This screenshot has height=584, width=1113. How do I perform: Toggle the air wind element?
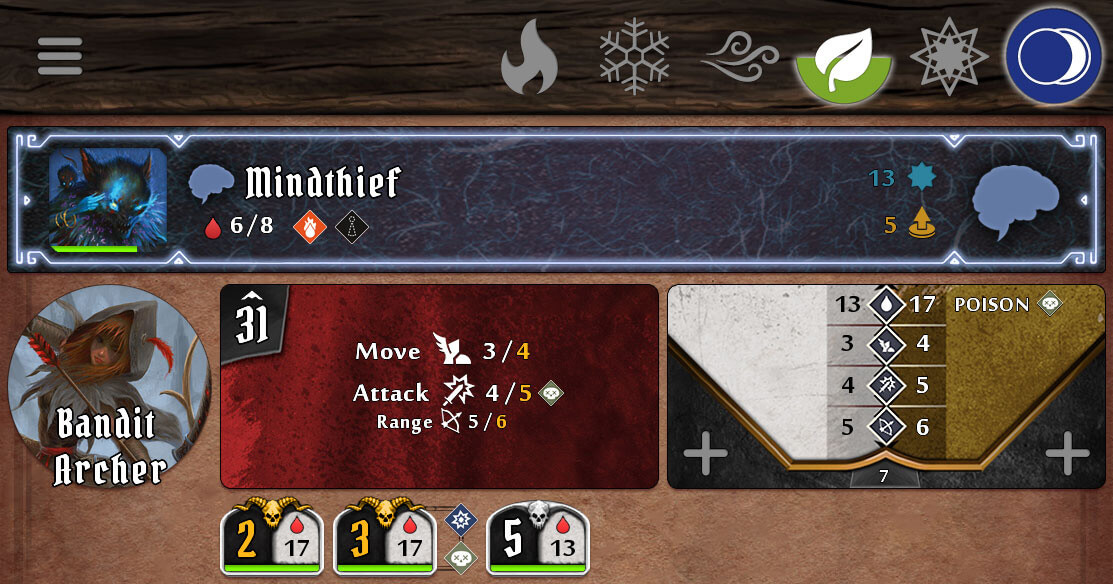coord(739,56)
